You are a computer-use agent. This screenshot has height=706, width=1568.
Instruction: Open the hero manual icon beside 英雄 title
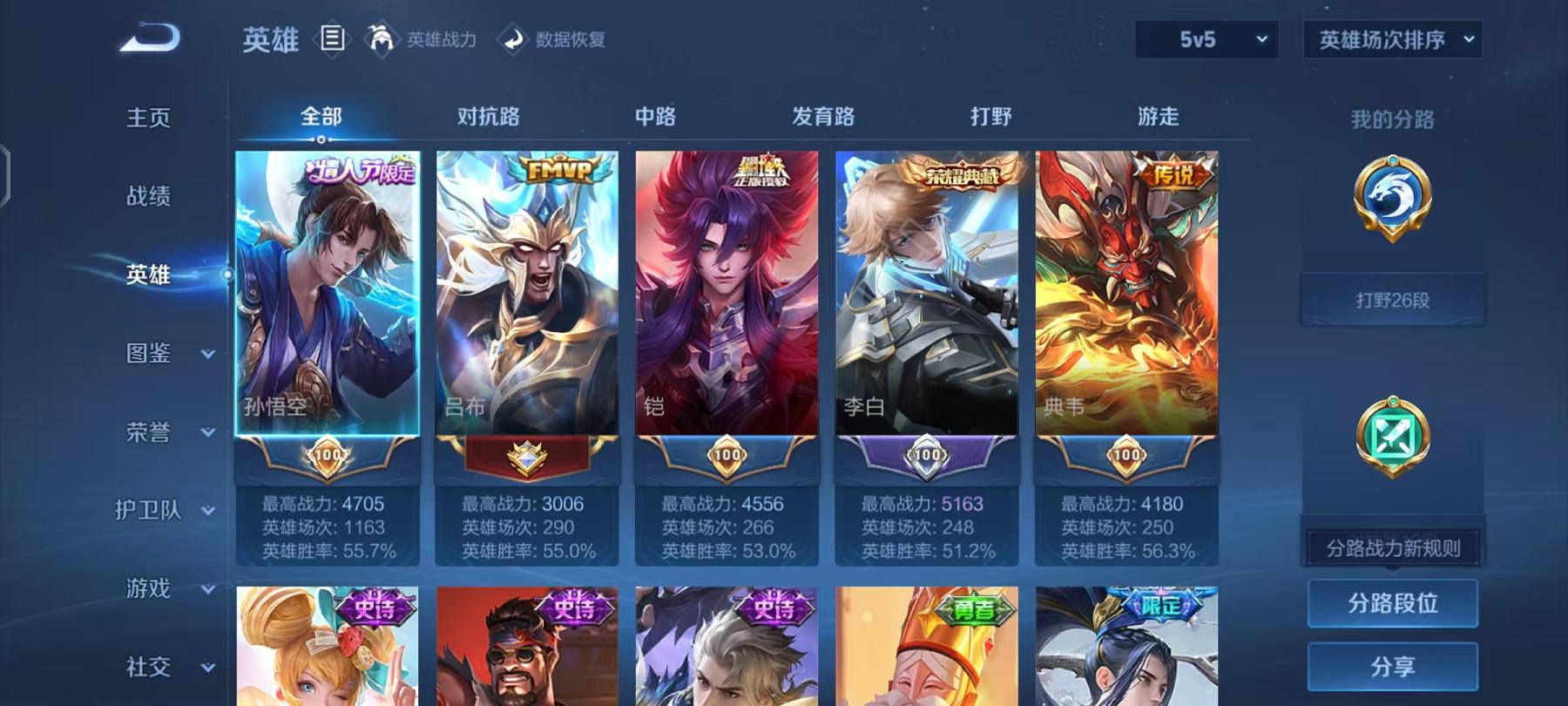click(331, 37)
